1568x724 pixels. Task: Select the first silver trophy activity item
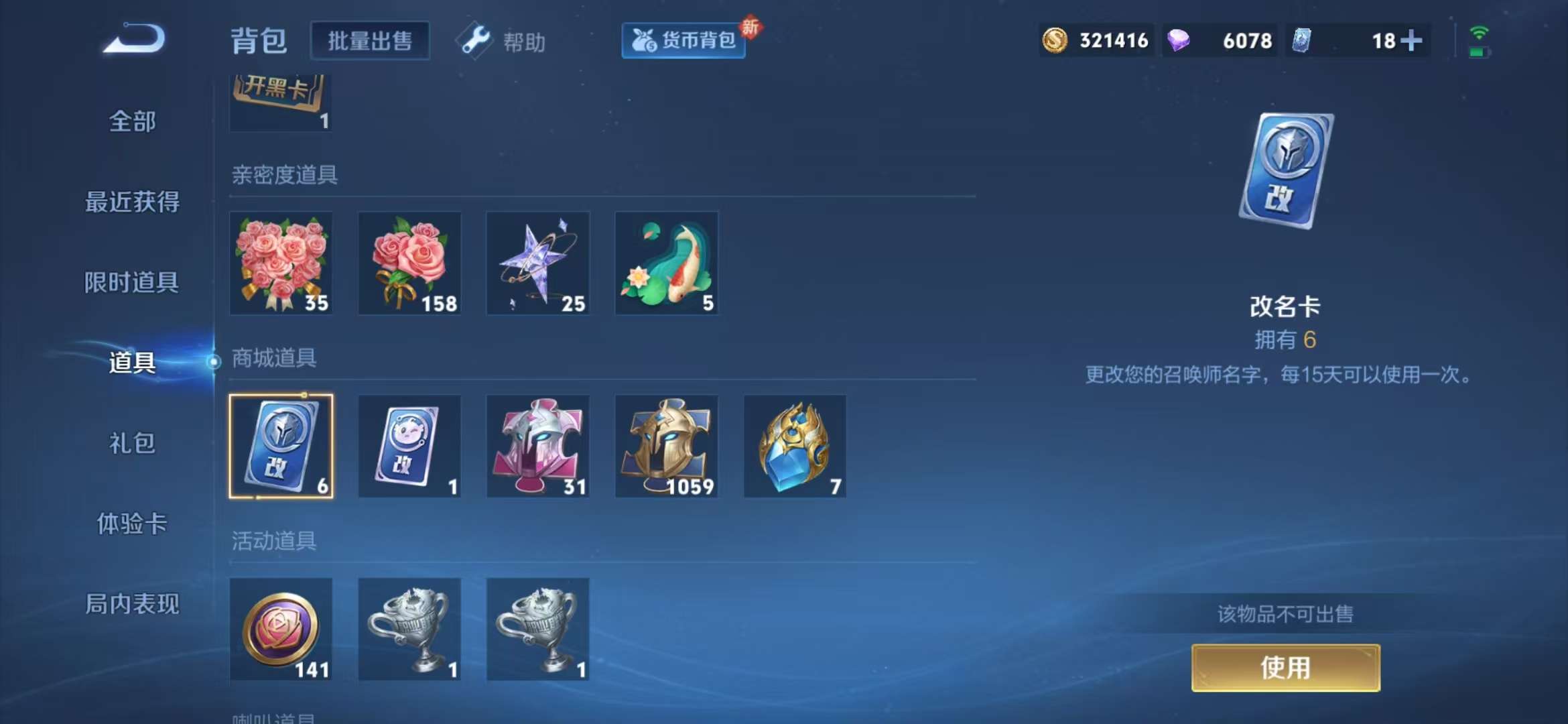(409, 629)
